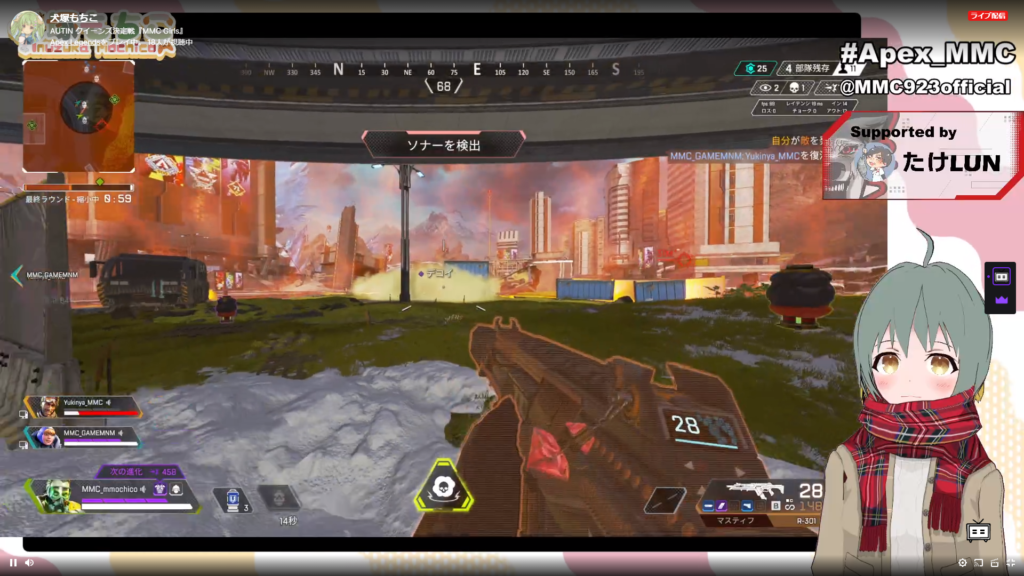1024x576 pixels.
Task: Open the video player settings gear
Action: [x=962, y=562]
